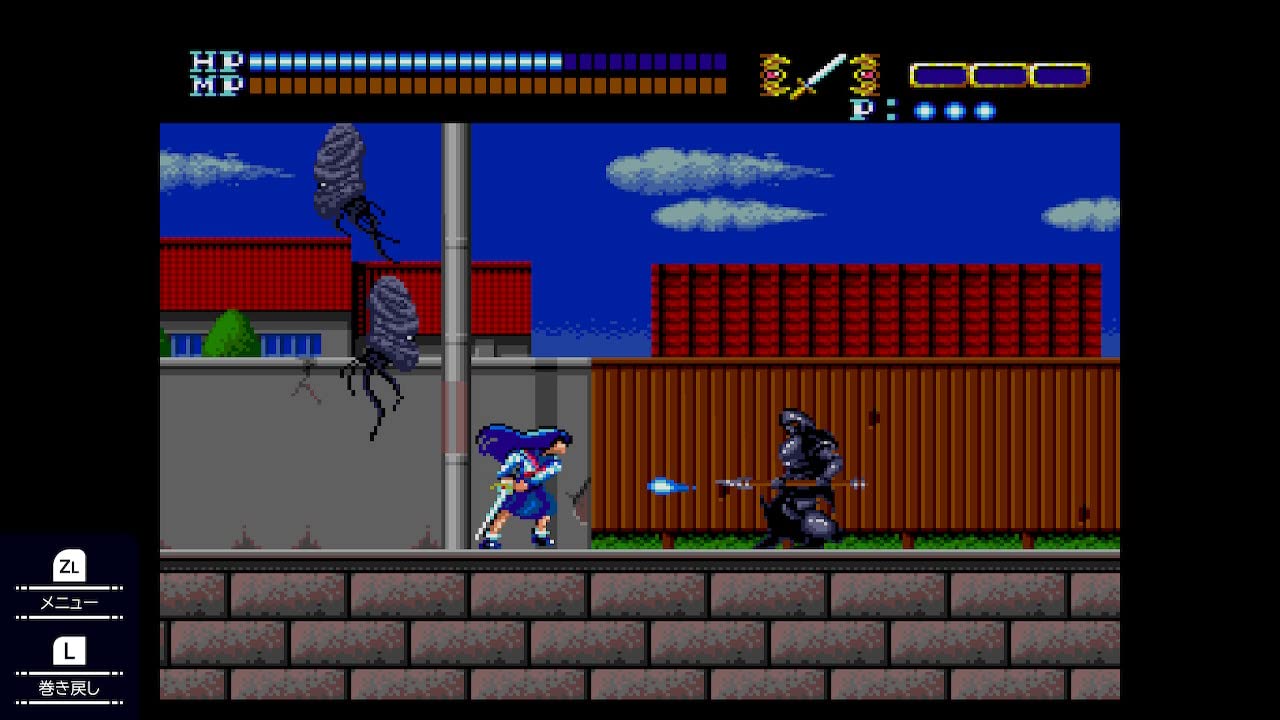Screen dimensions: 1280x720
Task: Click the right ornate eye emblem beside the sword
Action: coord(865,72)
